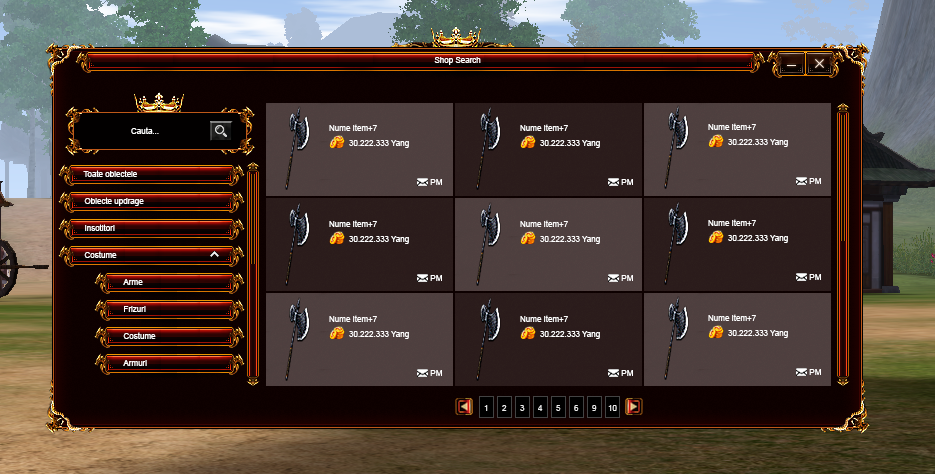Screen dimensions: 935x474
Task: Jump to results page 3
Action: click(522, 407)
